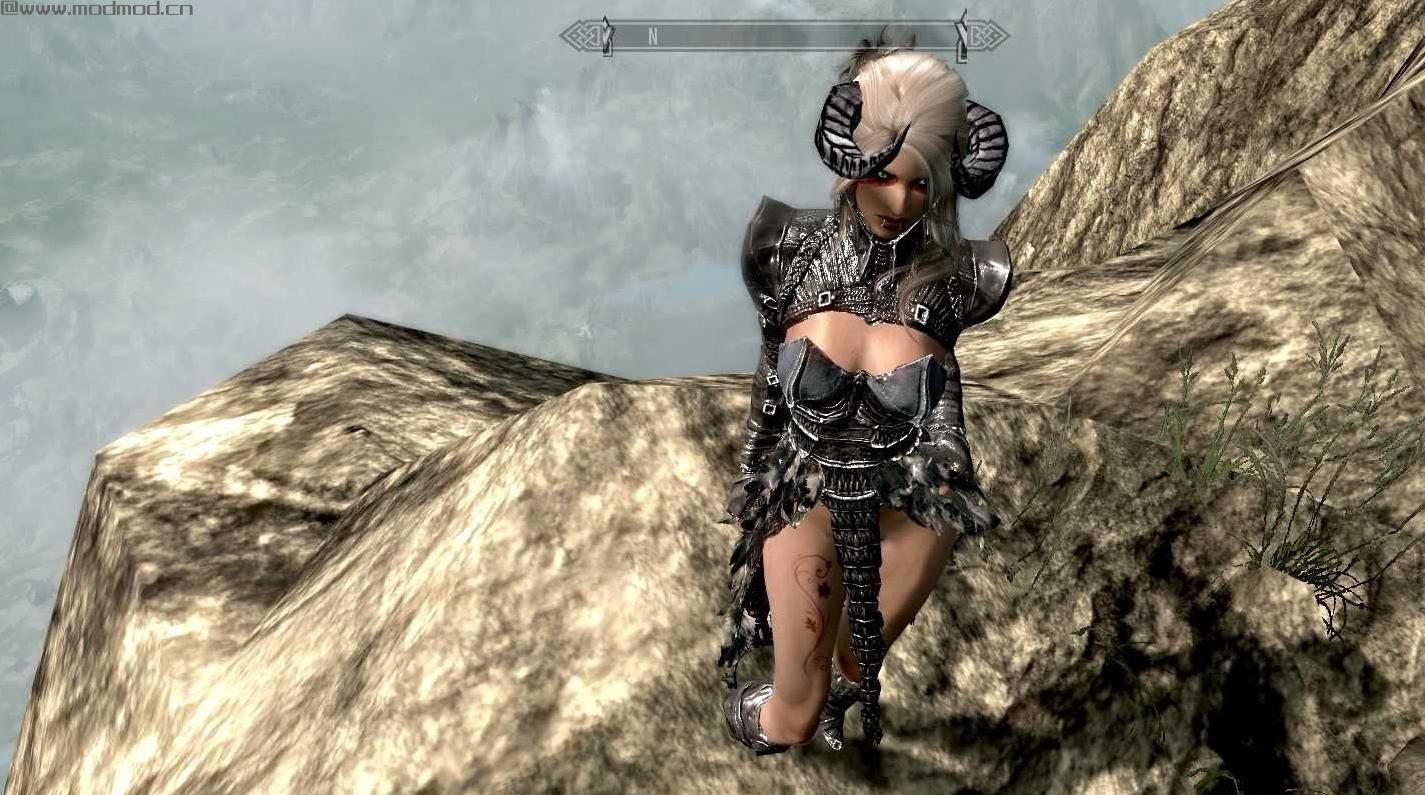Click the compass bar at the top

783,36
